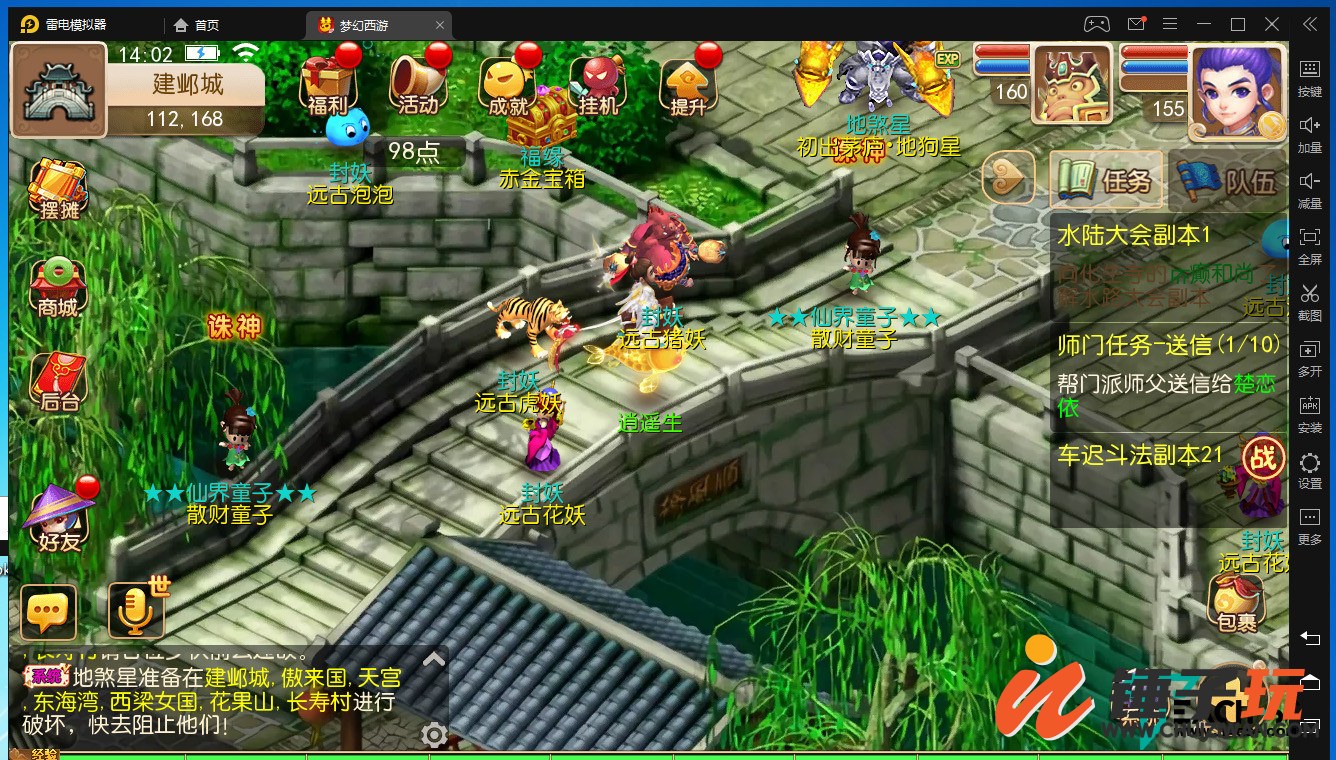Open the 福利 welfare gift icon

(329, 82)
